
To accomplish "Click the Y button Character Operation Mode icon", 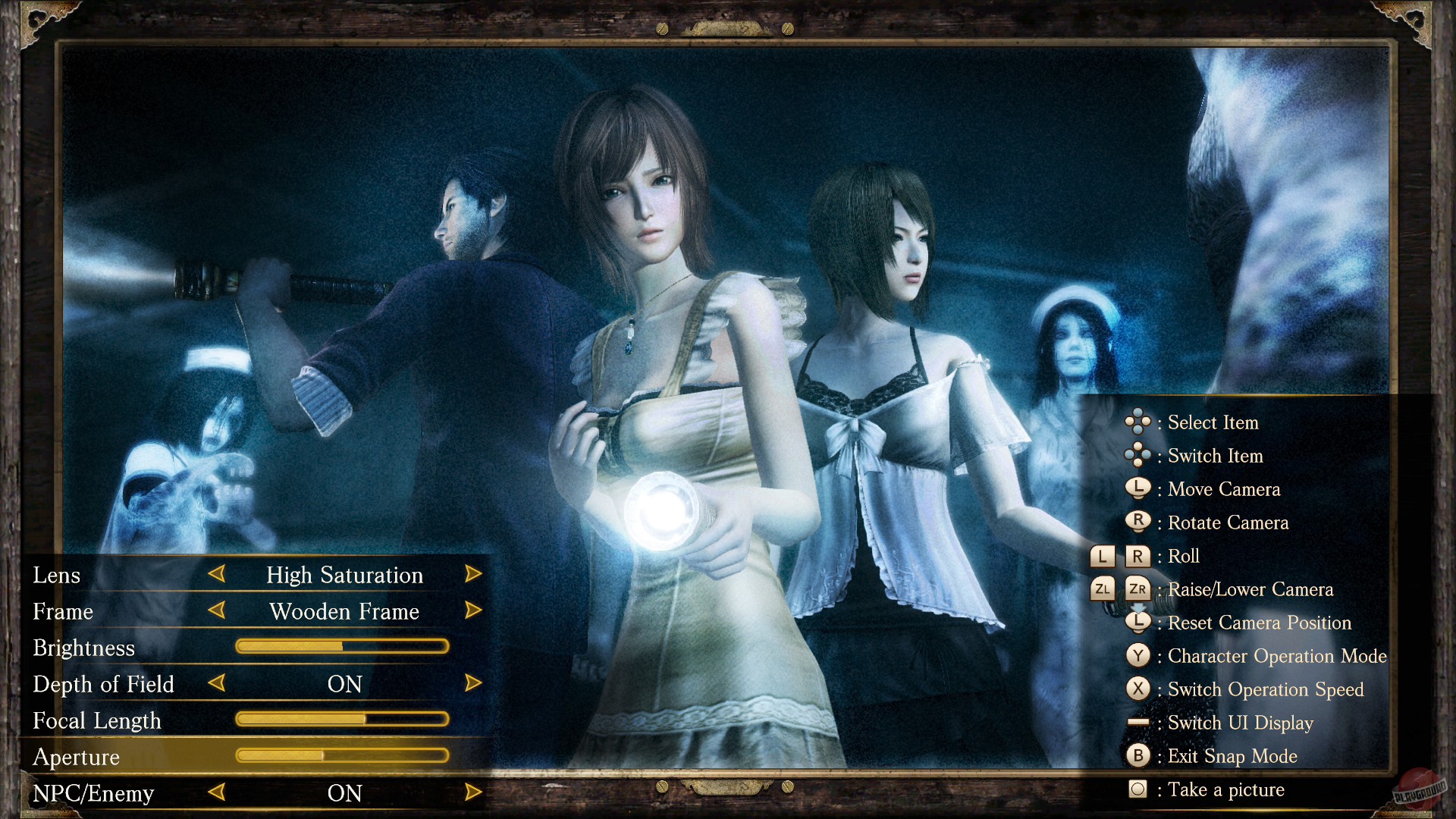I will coord(1139,656).
